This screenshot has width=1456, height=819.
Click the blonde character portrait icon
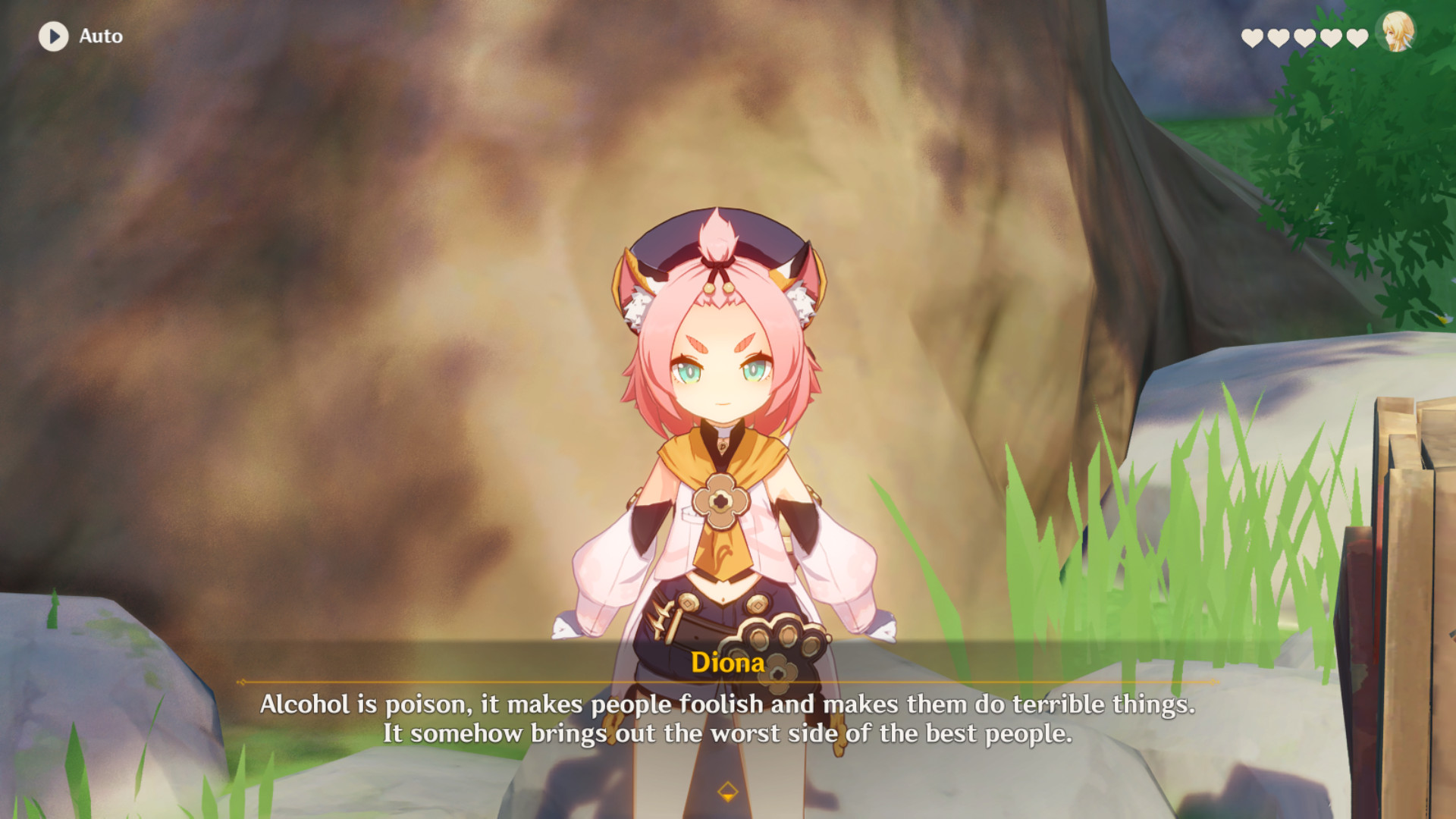1398,33
